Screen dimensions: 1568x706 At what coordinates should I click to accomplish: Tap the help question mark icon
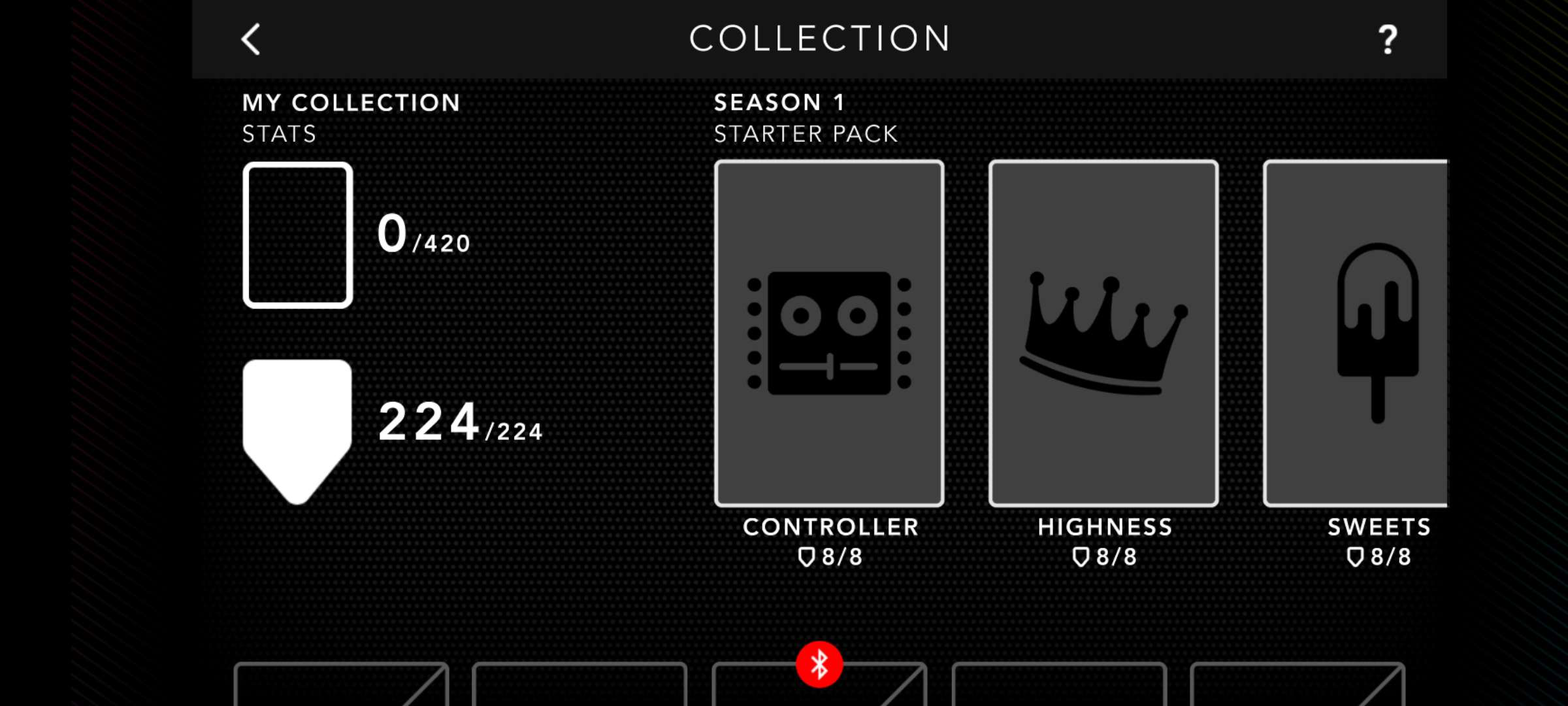(1384, 39)
